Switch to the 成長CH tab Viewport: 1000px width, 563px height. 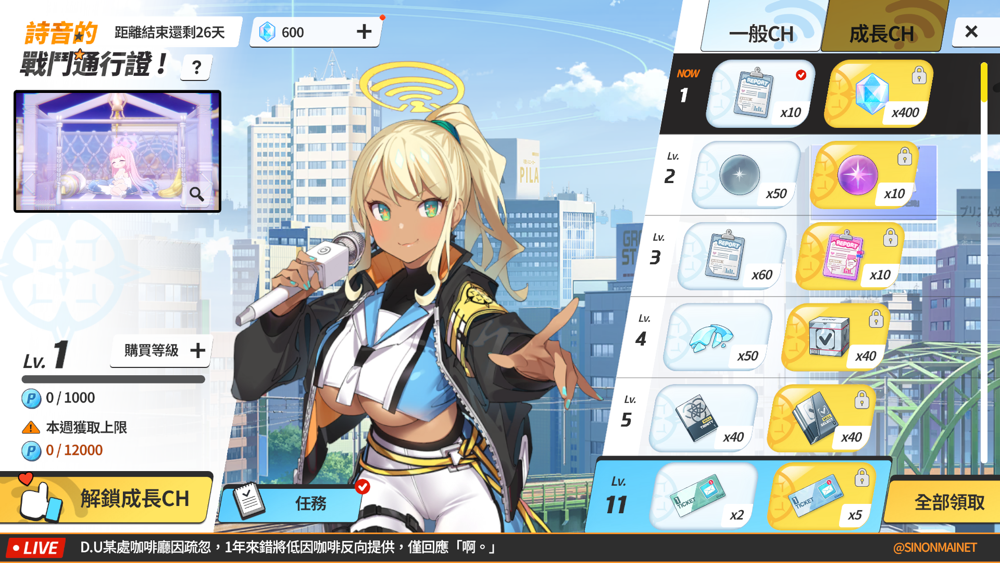click(881, 32)
